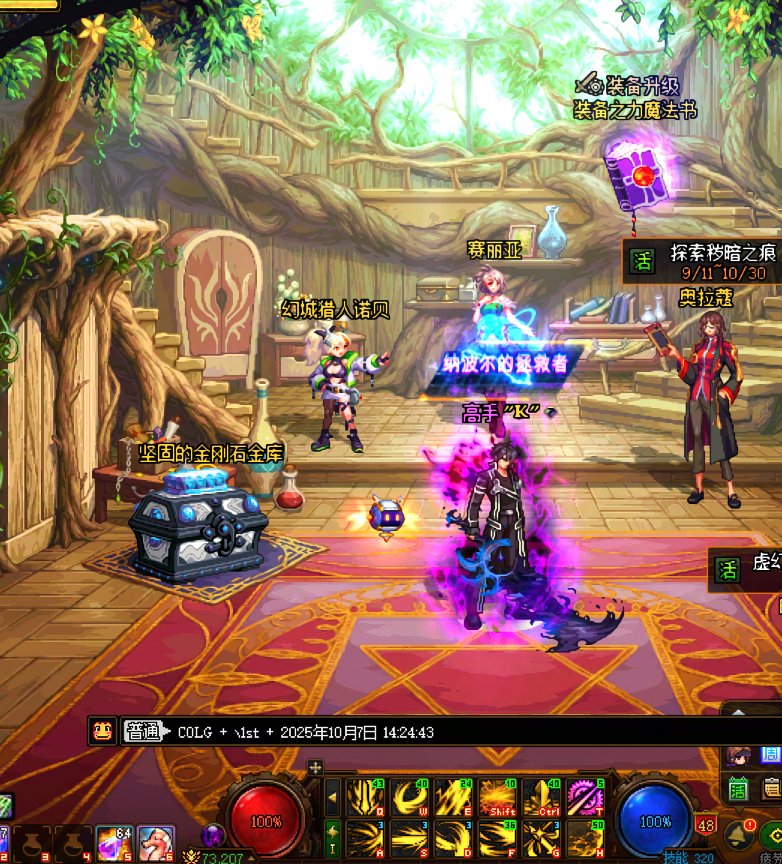Click the skill bar left arrow toggle
Screen dimensions: 782x864
[x=332, y=797]
